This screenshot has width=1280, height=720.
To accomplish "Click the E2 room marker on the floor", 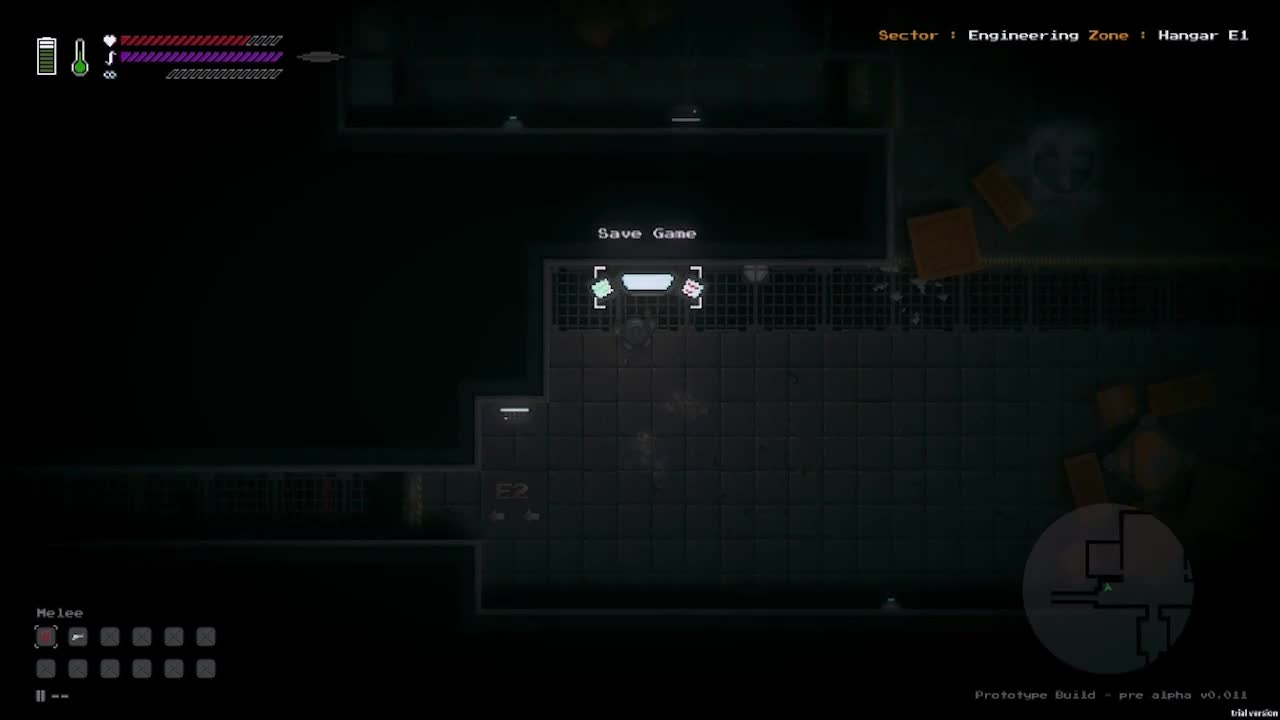I will click(x=513, y=491).
